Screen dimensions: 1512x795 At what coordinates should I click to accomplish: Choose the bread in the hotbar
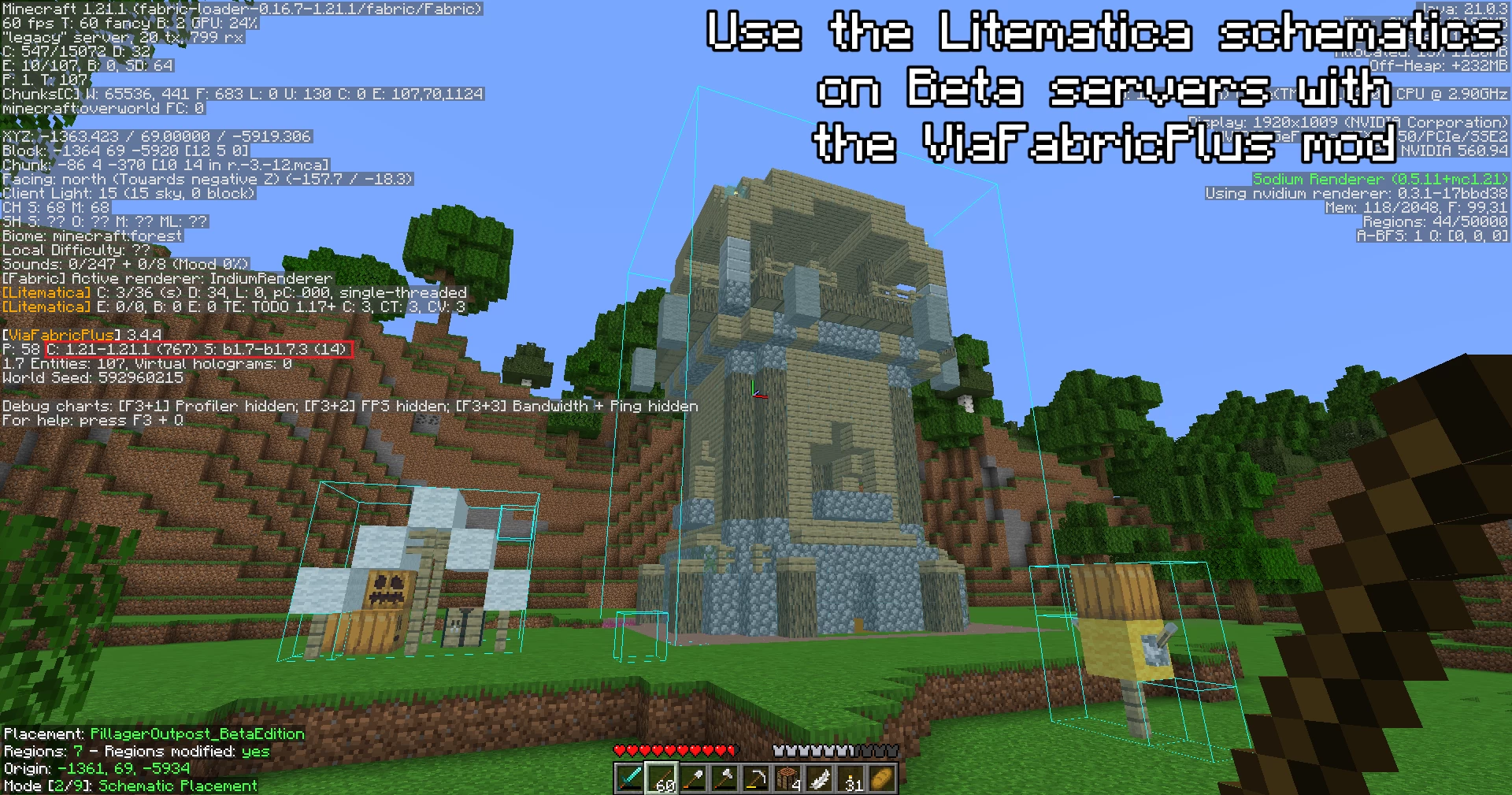point(882,778)
